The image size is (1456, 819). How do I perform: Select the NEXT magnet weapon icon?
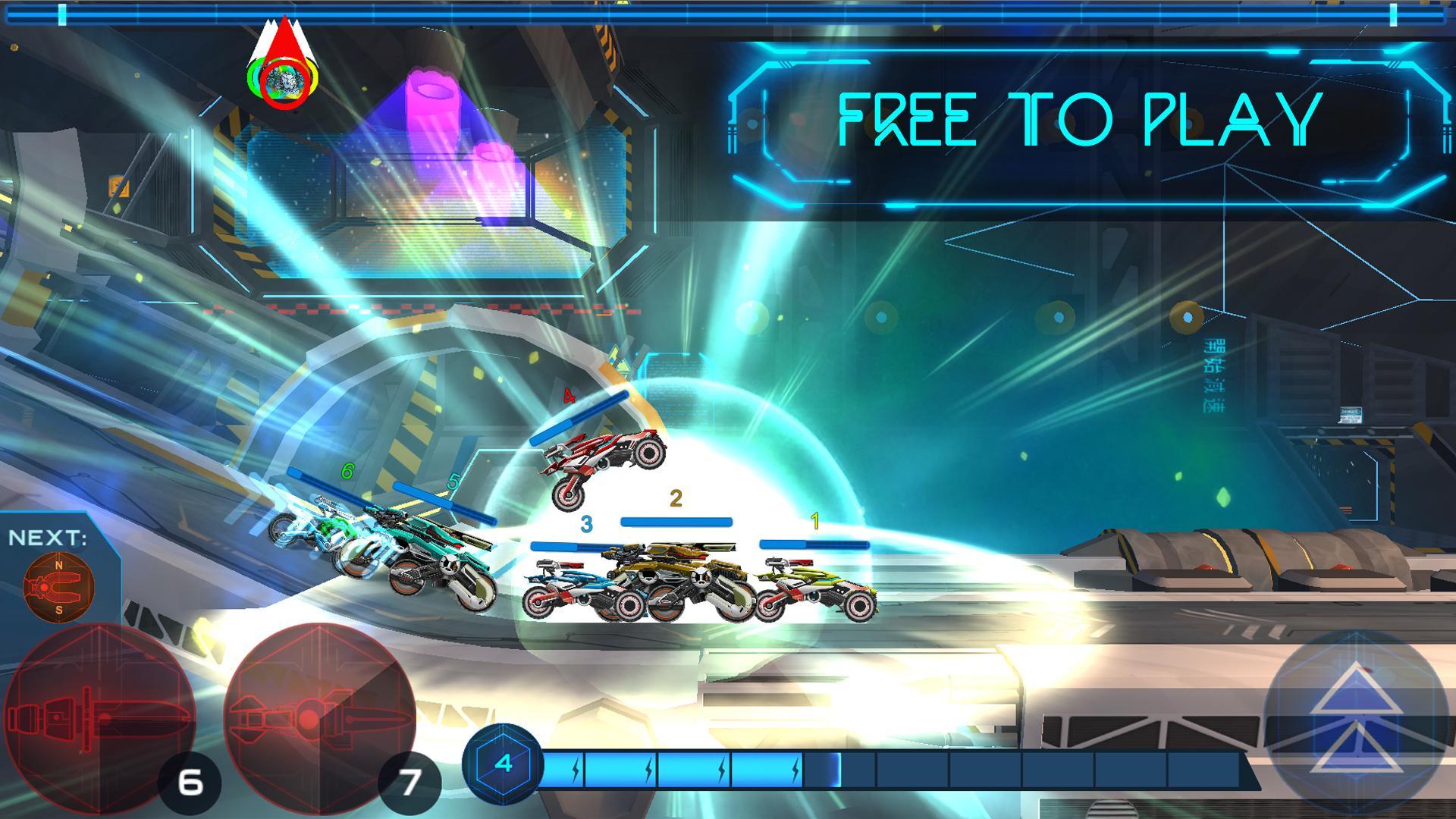(x=59, y=586)
